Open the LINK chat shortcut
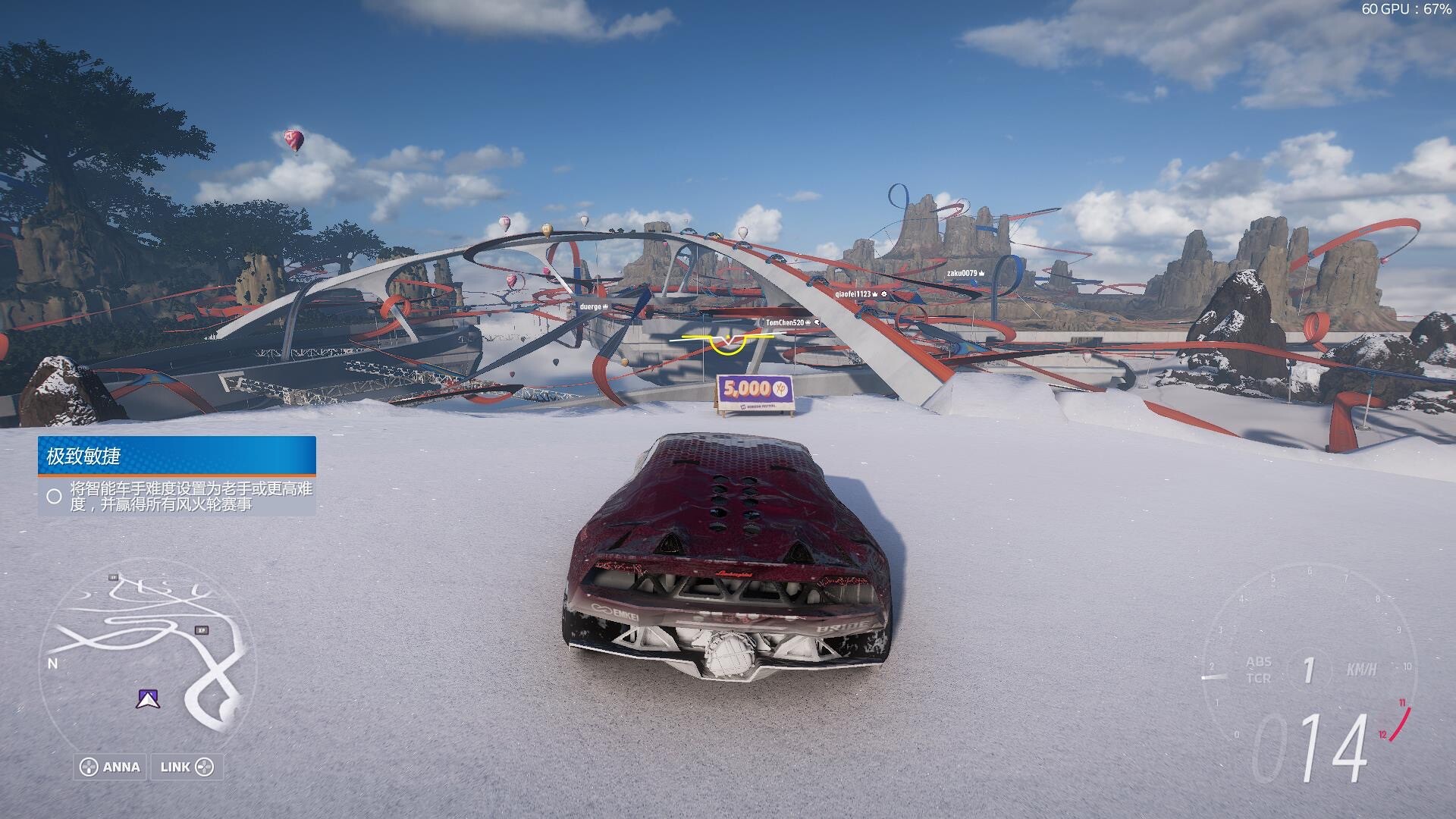1456x819 pixels. 187,767
